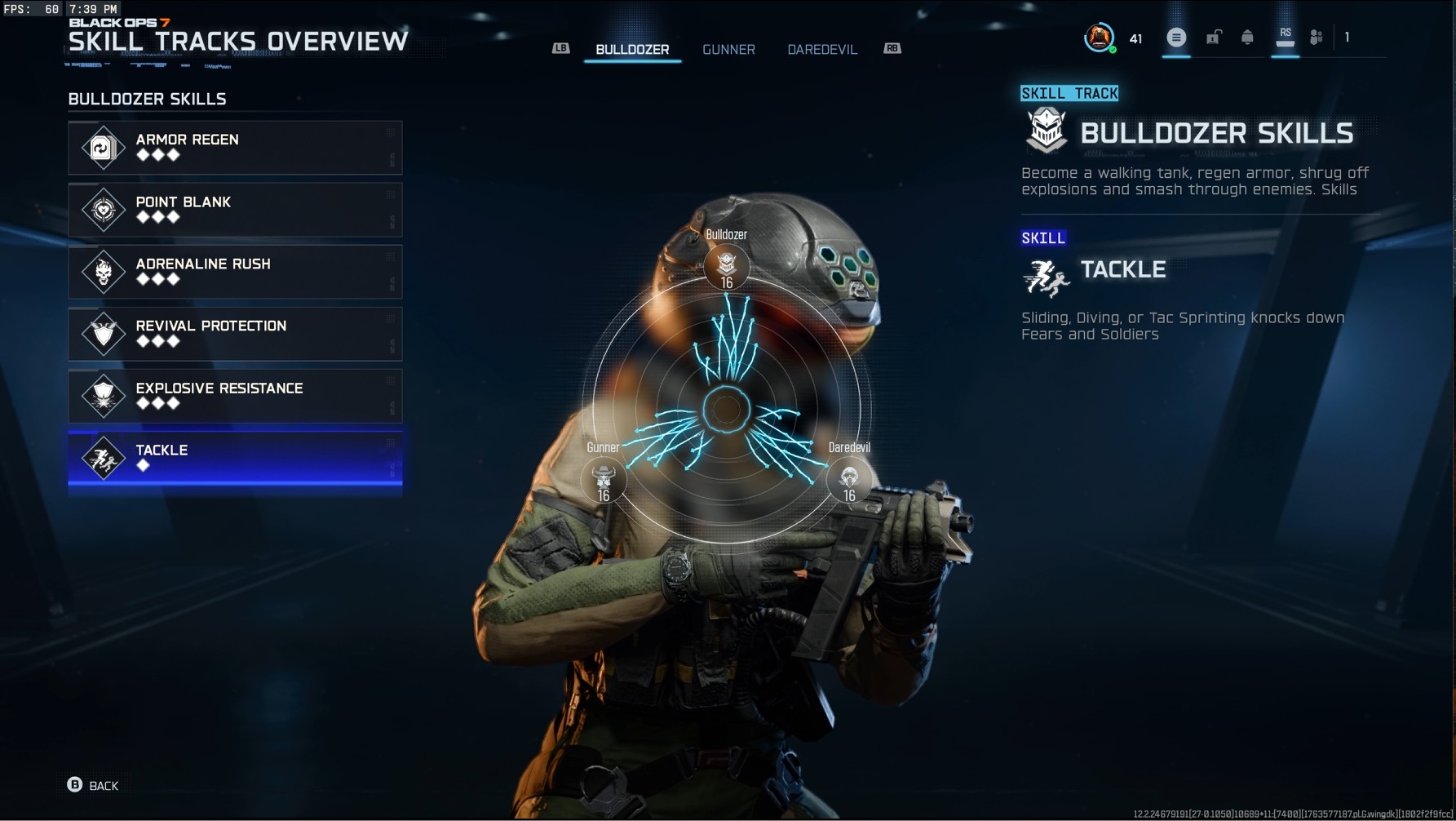Screen dimensions: 1456x821
Task: Click the BACK button
Action: pos(92,785)
